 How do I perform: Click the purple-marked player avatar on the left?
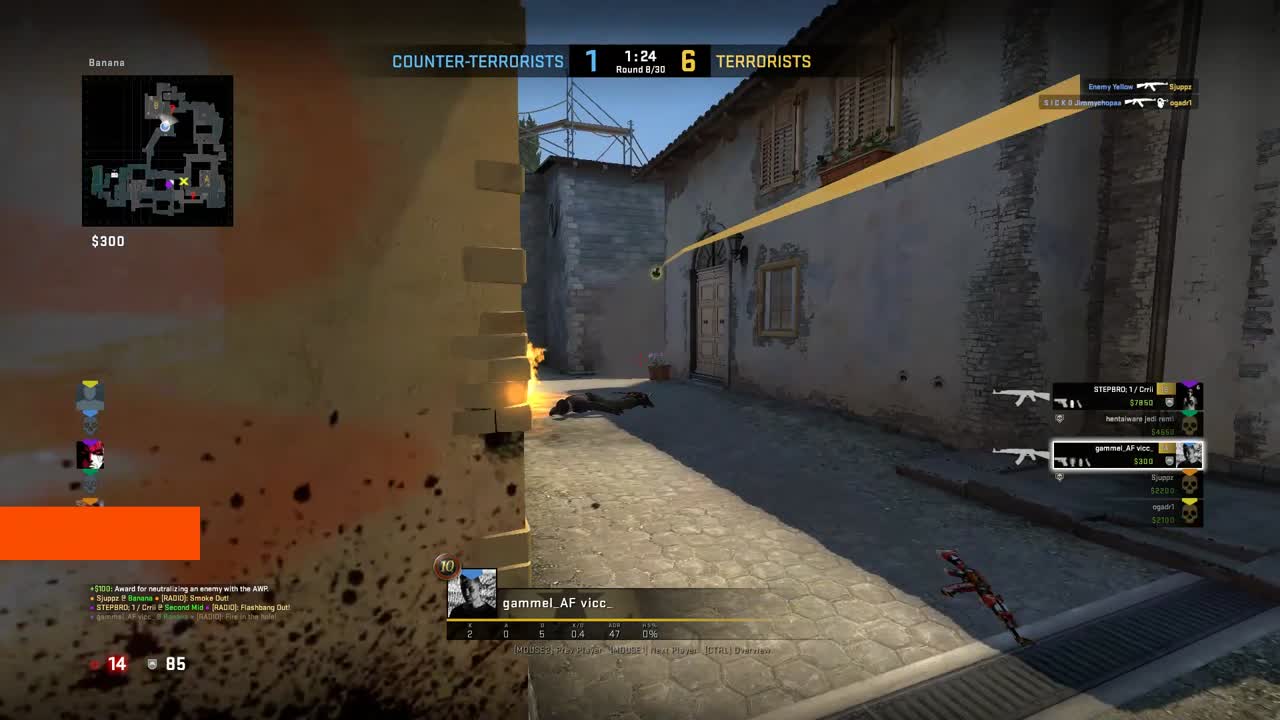point(90,455)
